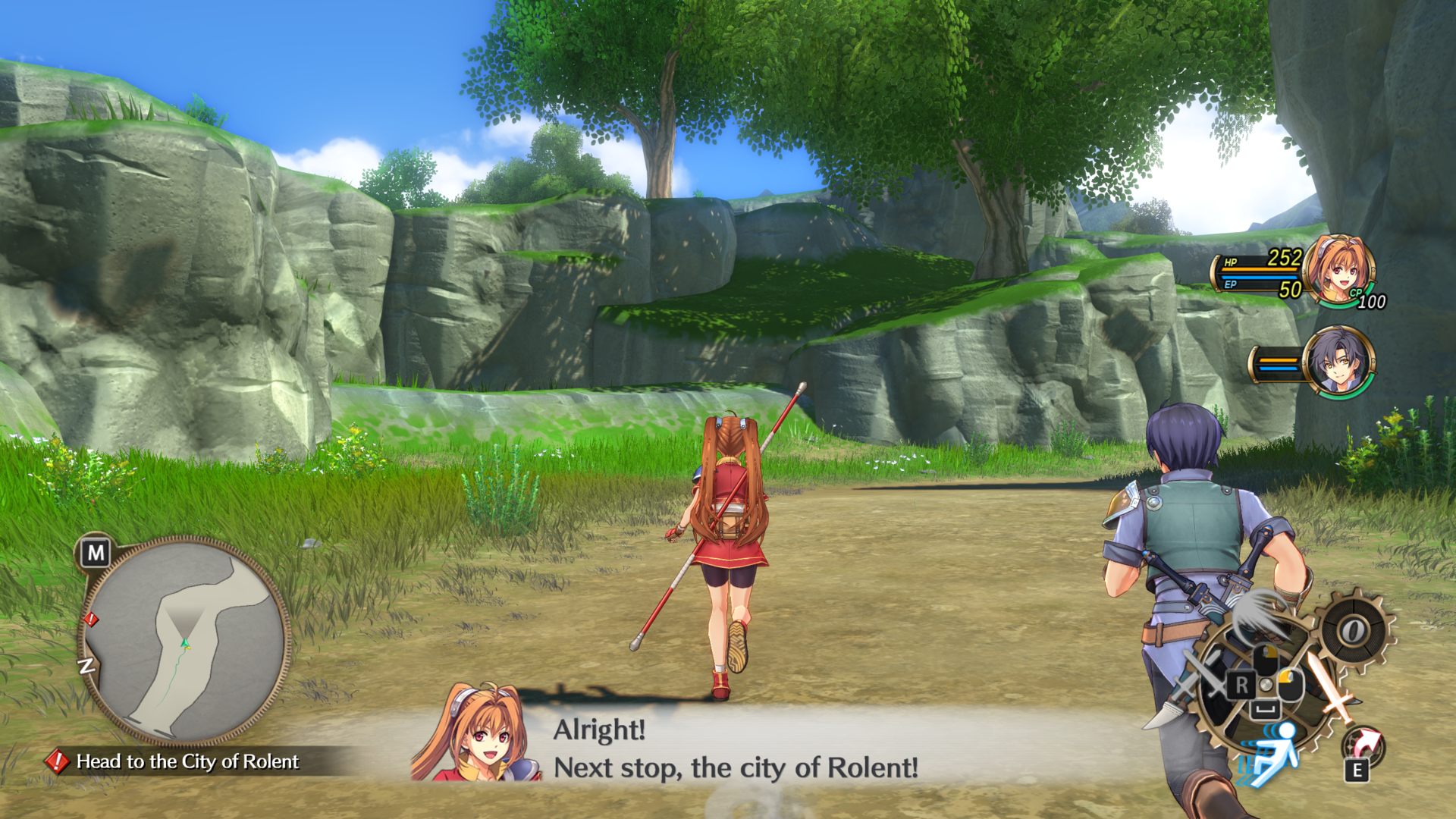Click the blue dash running figure icon
The height and width of the screenshot is (819, 1456).
(x=1276, y=751)
